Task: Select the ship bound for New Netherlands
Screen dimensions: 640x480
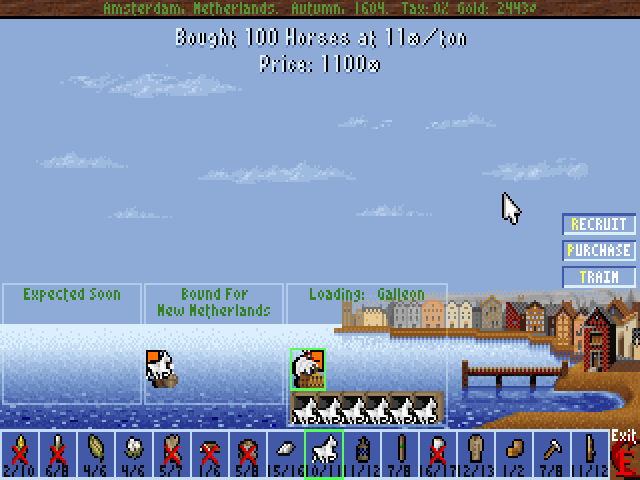Action: (162, 369)
